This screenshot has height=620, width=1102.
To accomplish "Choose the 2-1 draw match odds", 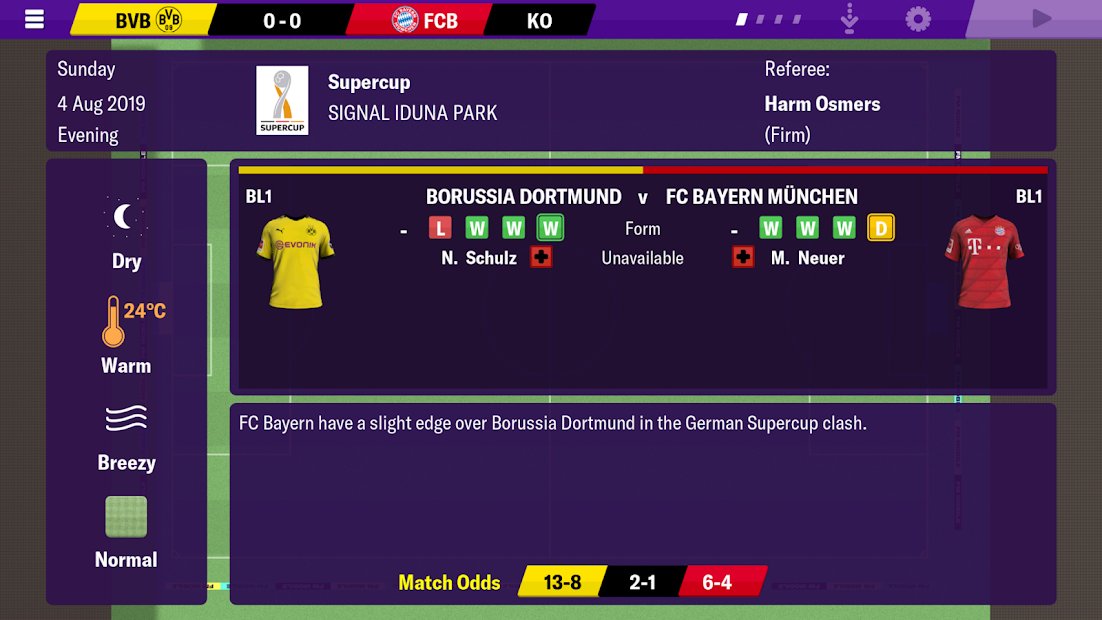I will click(x=642, y=582).
